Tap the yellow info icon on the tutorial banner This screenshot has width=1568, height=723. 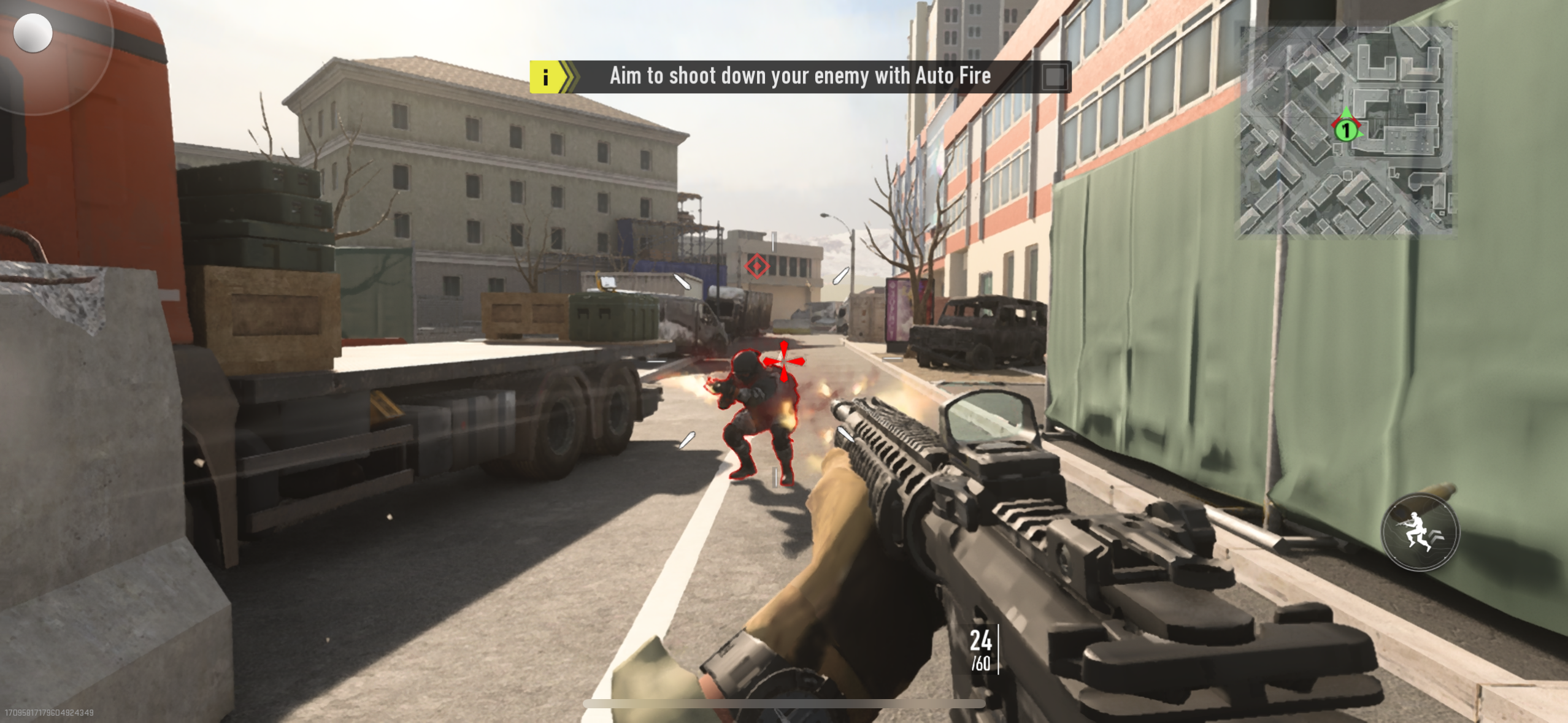click(x=545, y=76)
